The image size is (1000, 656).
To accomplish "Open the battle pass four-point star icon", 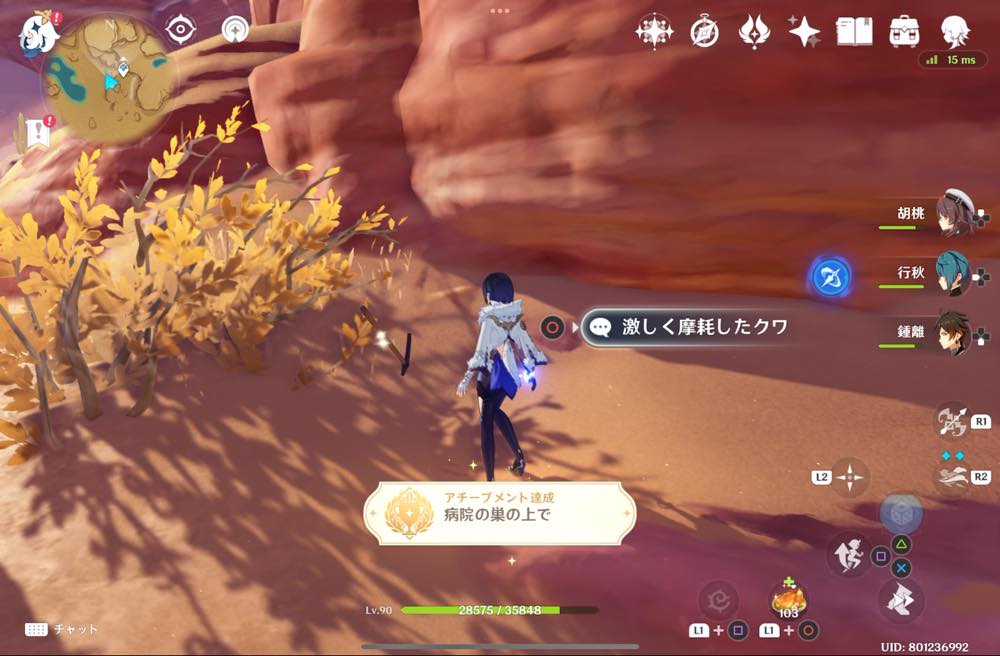I will [x=654, y=32].
